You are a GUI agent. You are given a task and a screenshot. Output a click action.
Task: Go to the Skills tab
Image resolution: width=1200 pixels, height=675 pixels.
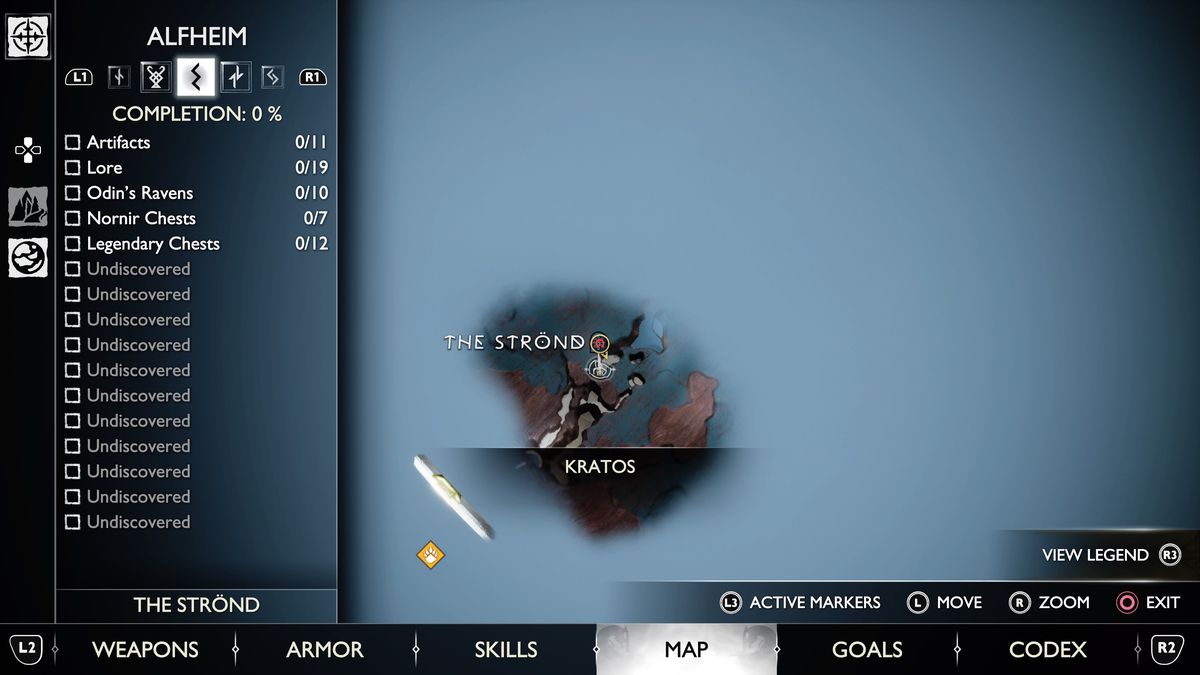(506, 650)
